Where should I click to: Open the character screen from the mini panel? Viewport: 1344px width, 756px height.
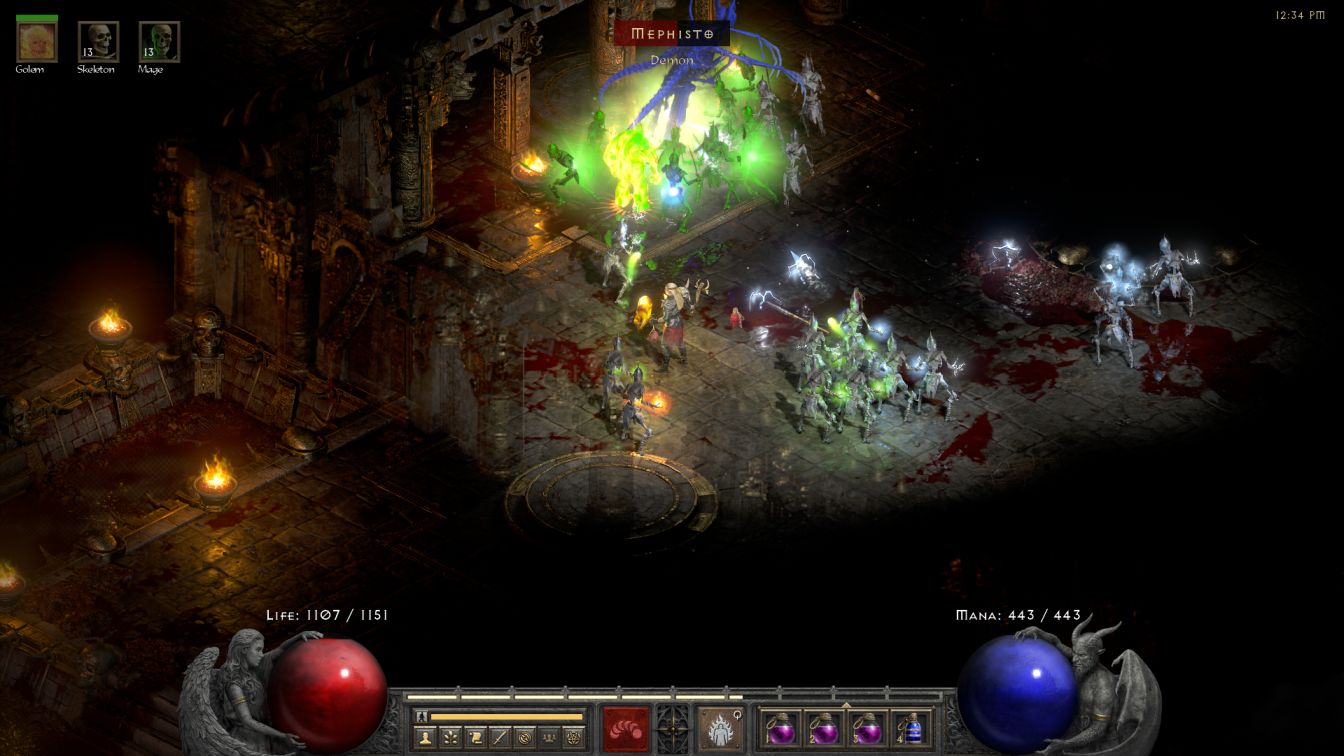[427, 738]
